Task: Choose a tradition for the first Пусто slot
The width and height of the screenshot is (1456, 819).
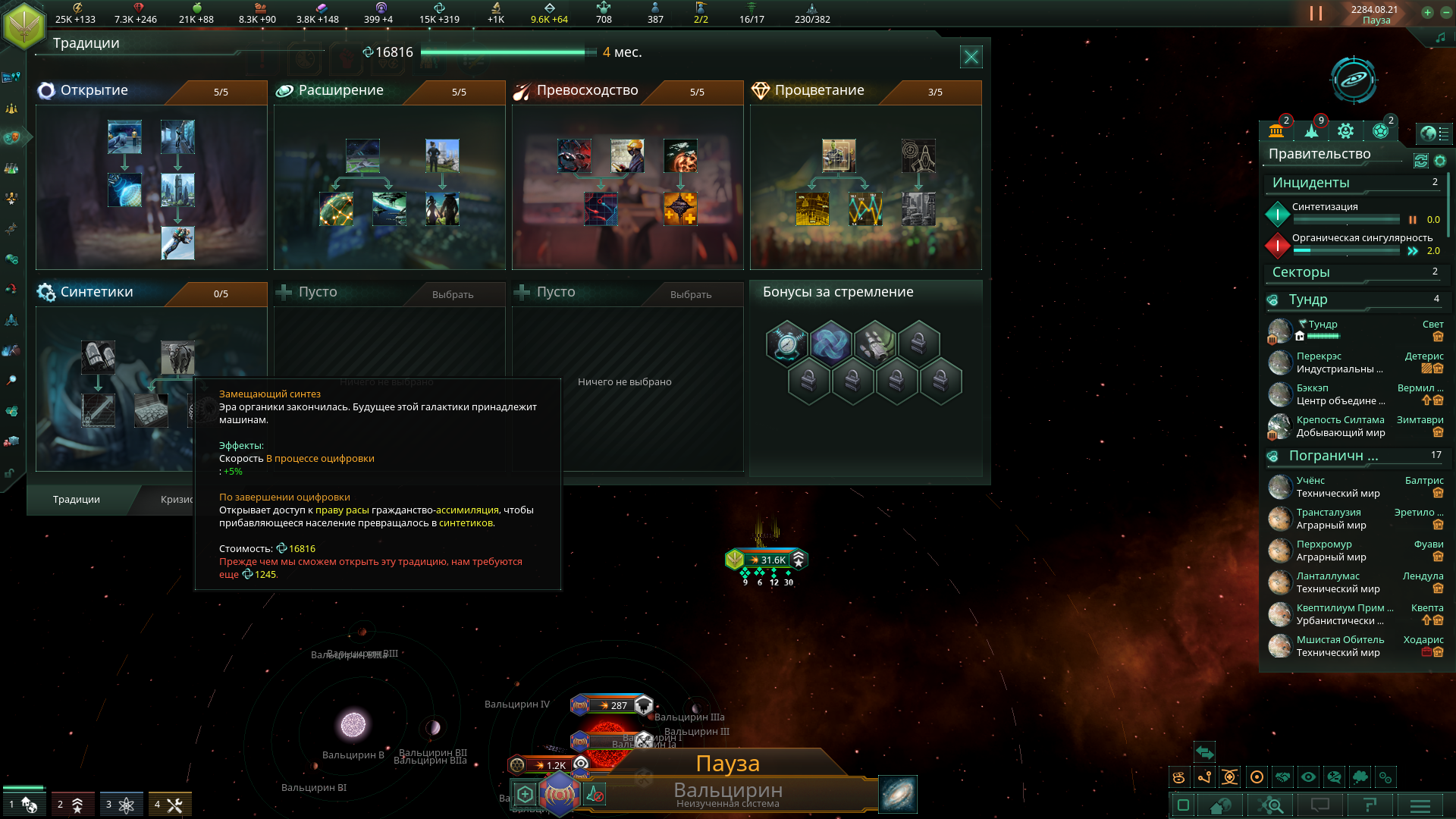Action: [453, 294]
